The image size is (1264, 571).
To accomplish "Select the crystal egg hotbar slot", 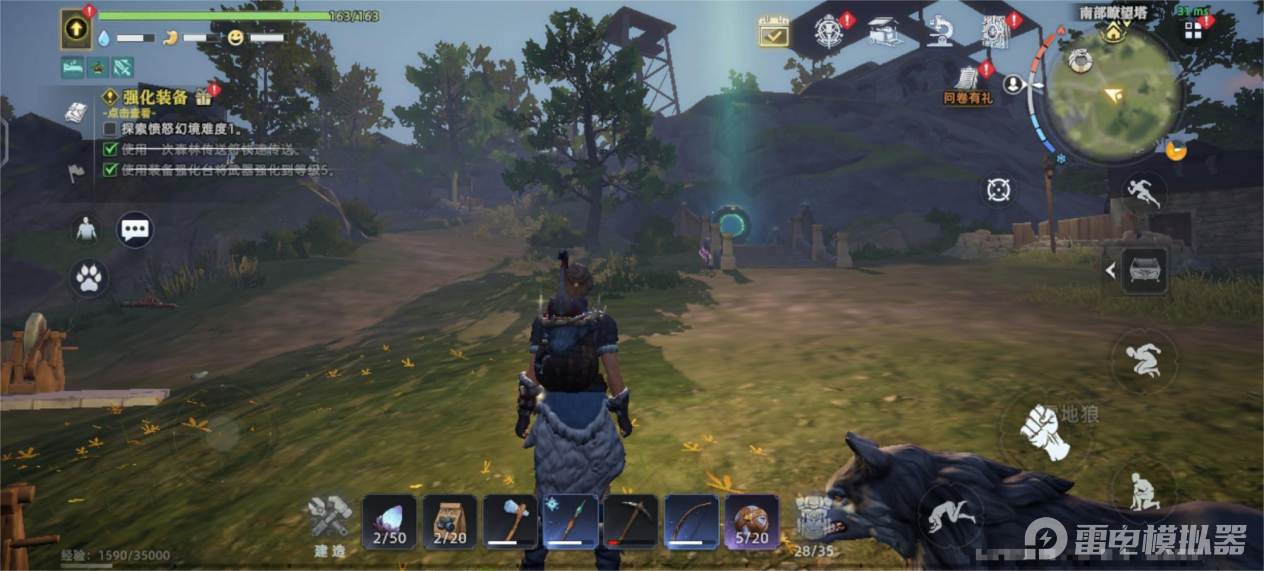I will pos(390,521).
